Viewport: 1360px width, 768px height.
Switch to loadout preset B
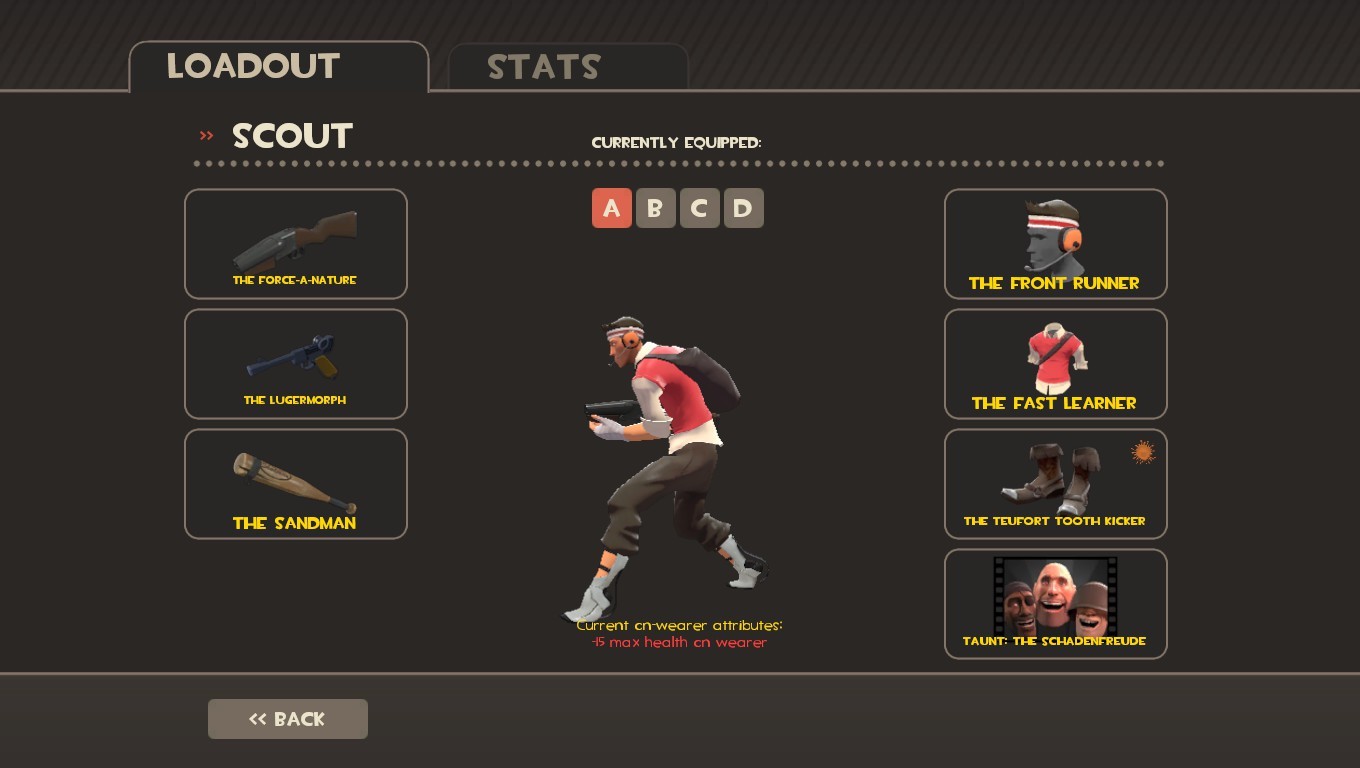click(656, 208)
